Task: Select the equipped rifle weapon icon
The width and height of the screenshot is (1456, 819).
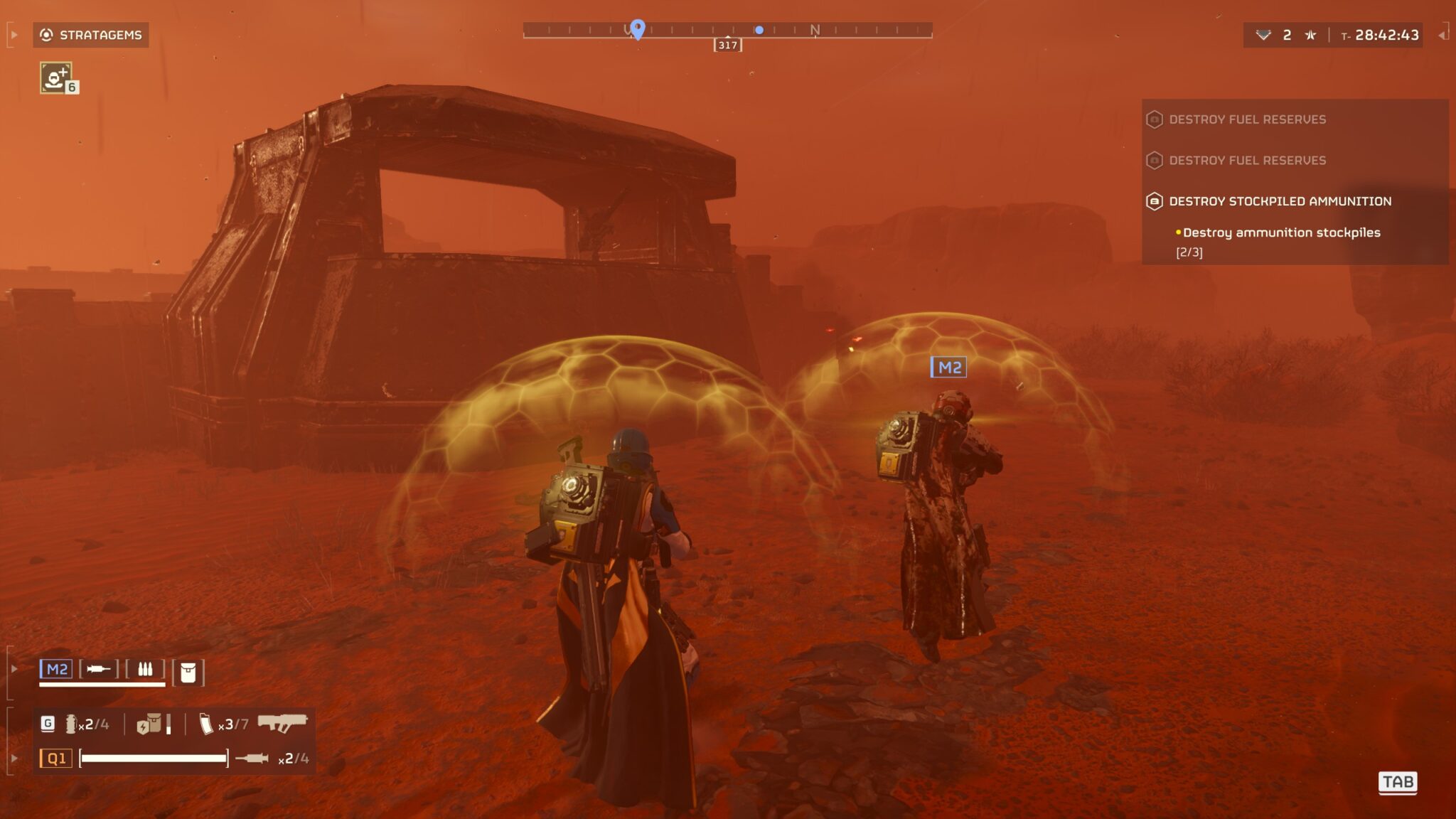Action: point(282,722)
